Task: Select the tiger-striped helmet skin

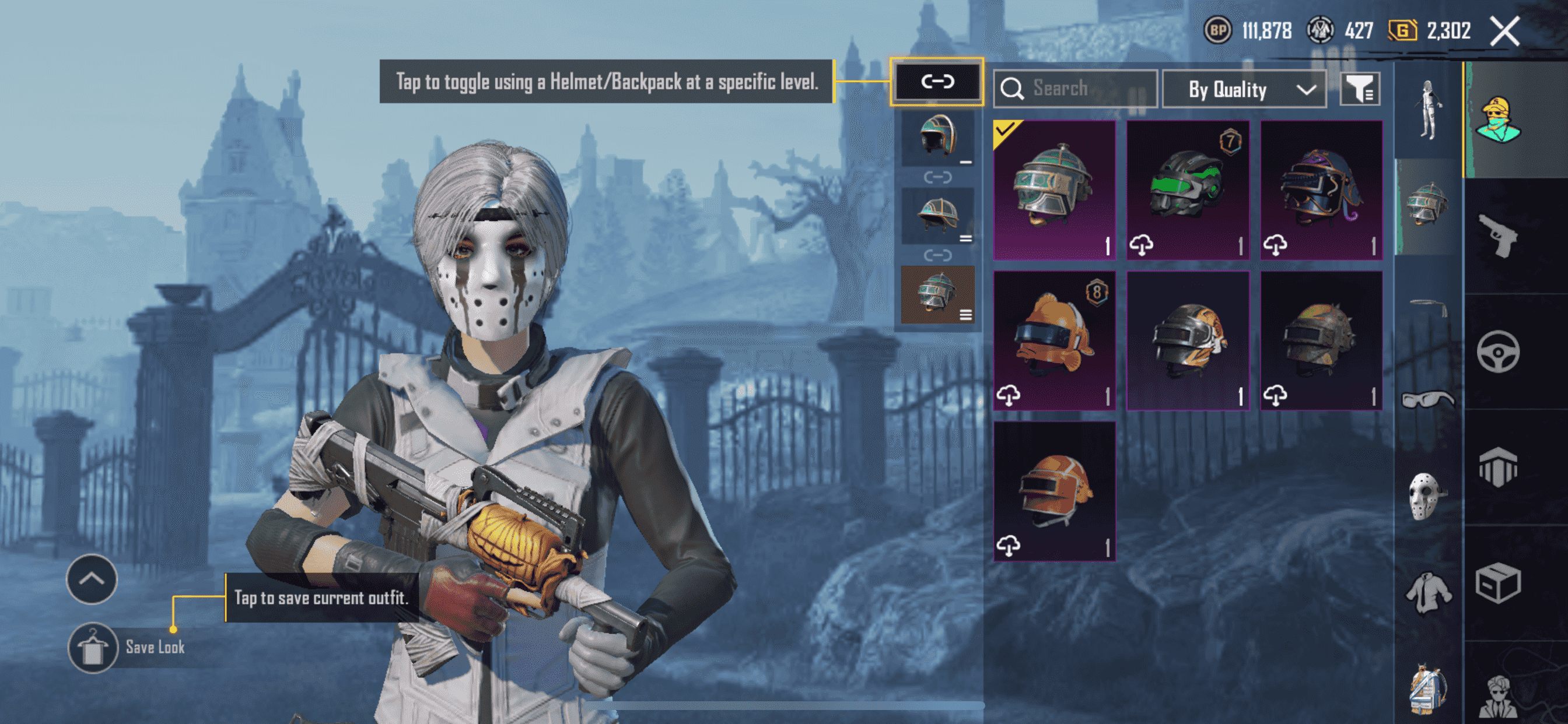Action: click(x=1188, y=339)
